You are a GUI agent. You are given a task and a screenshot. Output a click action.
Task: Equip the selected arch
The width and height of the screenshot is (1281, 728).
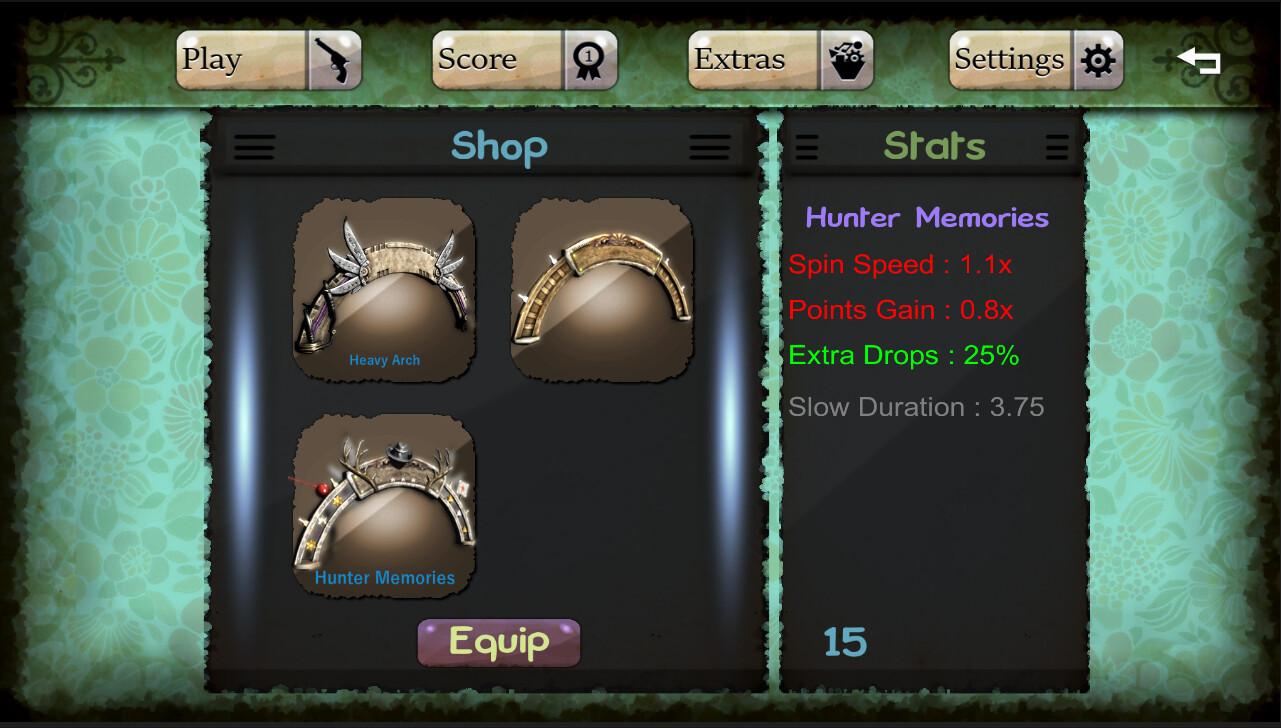pyautogui.click(x=499, y=642)
